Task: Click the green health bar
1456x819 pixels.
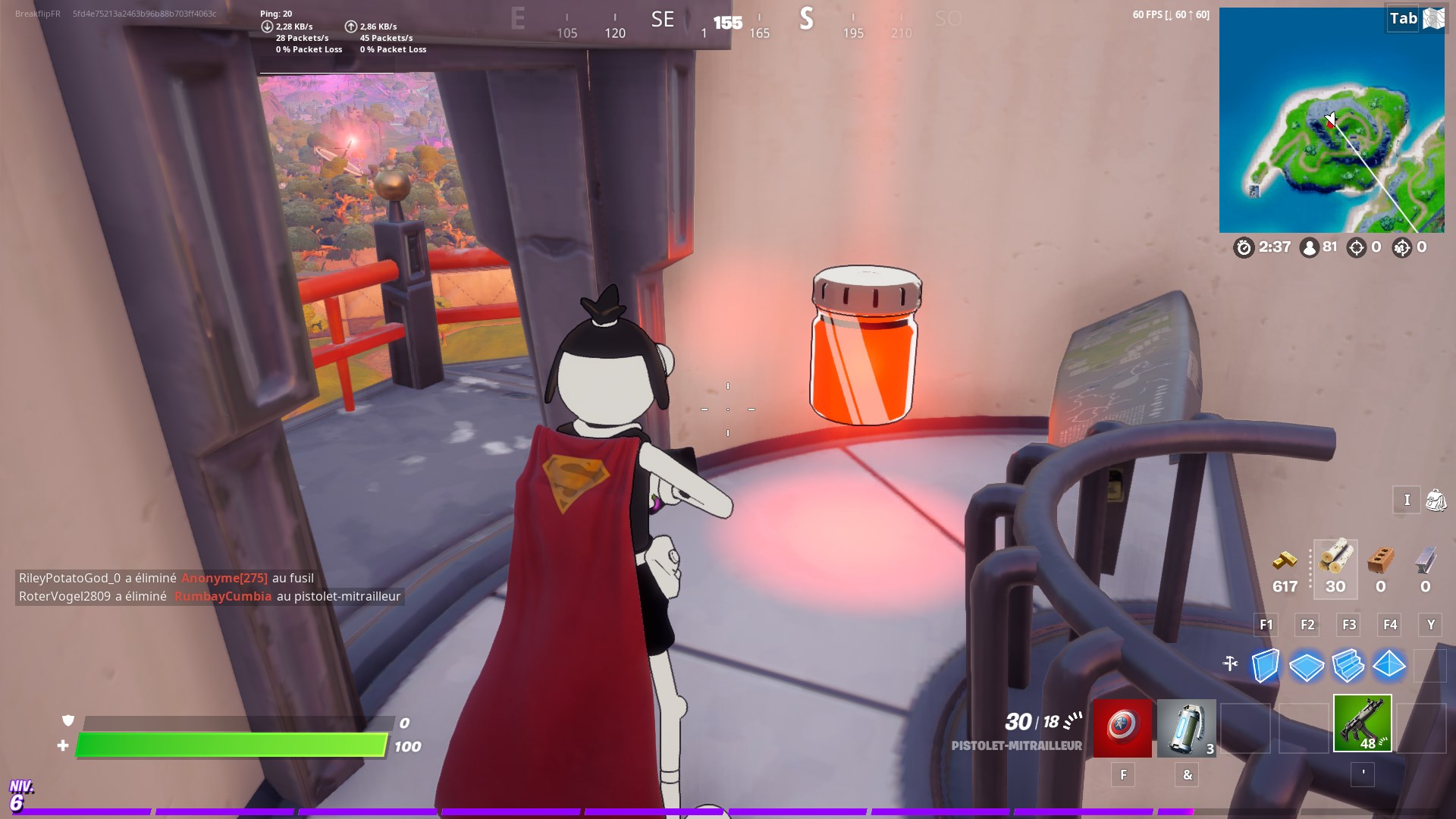Action: [x=227, y=745]
